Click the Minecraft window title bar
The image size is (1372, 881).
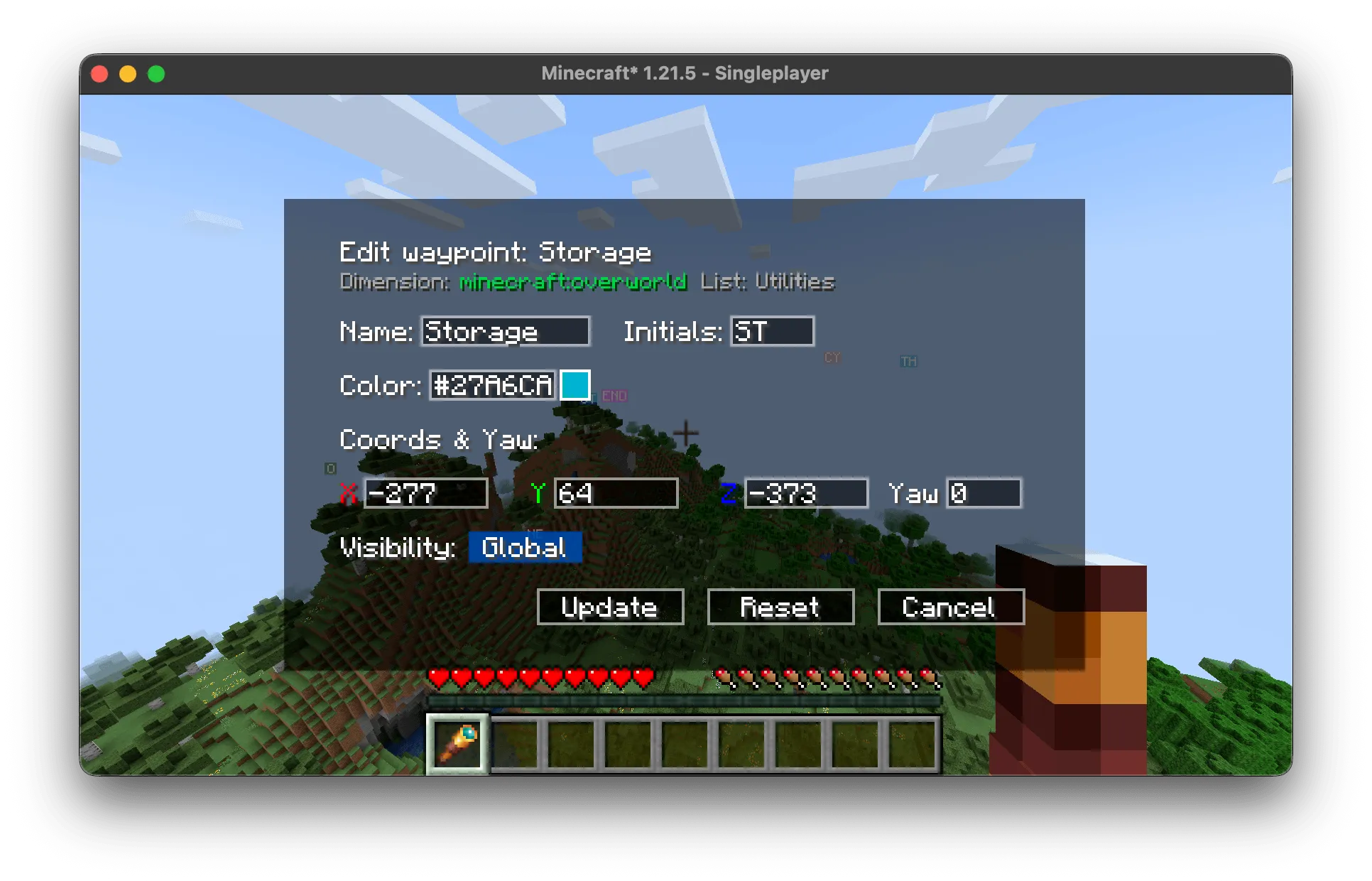tap(686, 72)
